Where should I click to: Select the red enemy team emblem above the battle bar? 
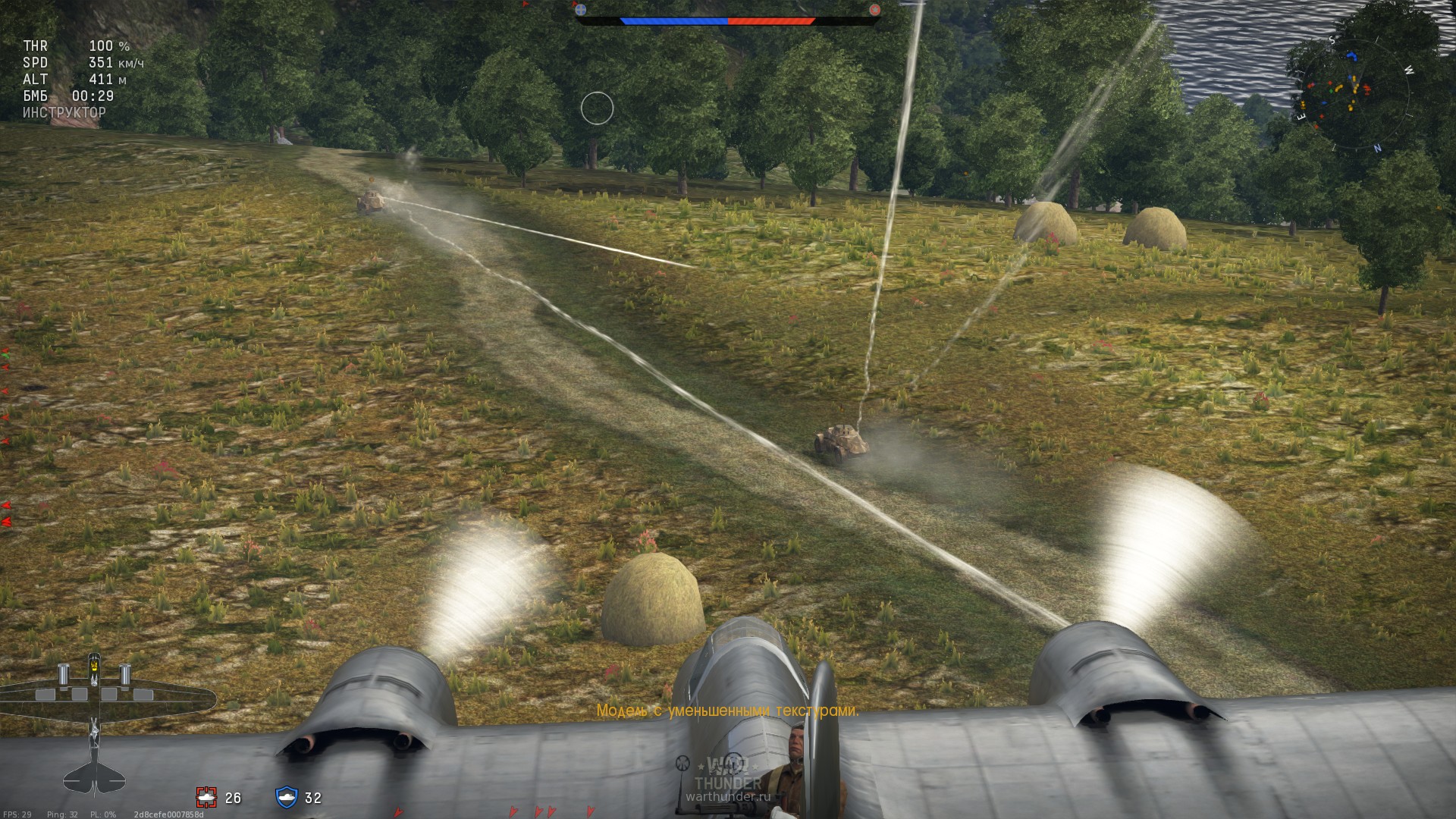(876, 11)
